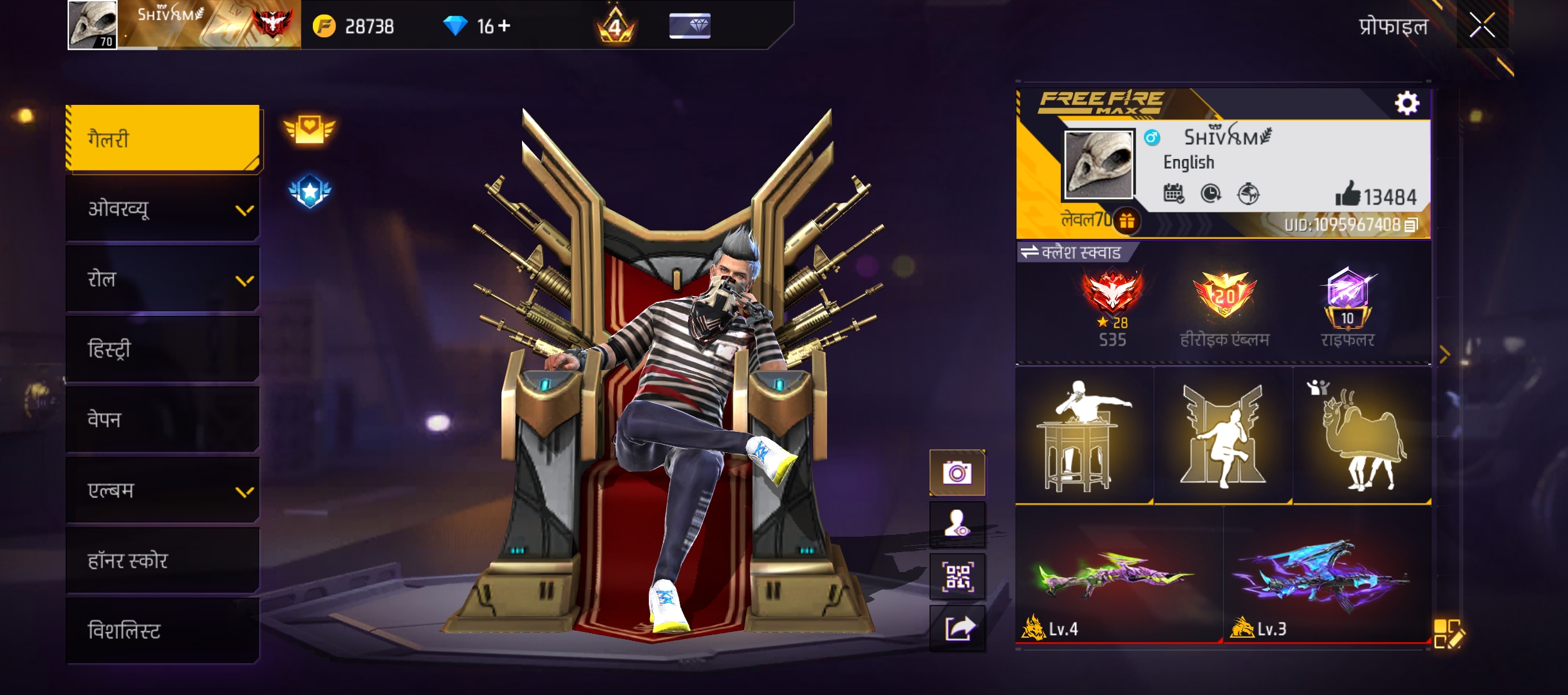Viewport: 1568px width, 695px height.
Task: Switch to the हिस्ट्री tab
Action: [x=162, y=349]
